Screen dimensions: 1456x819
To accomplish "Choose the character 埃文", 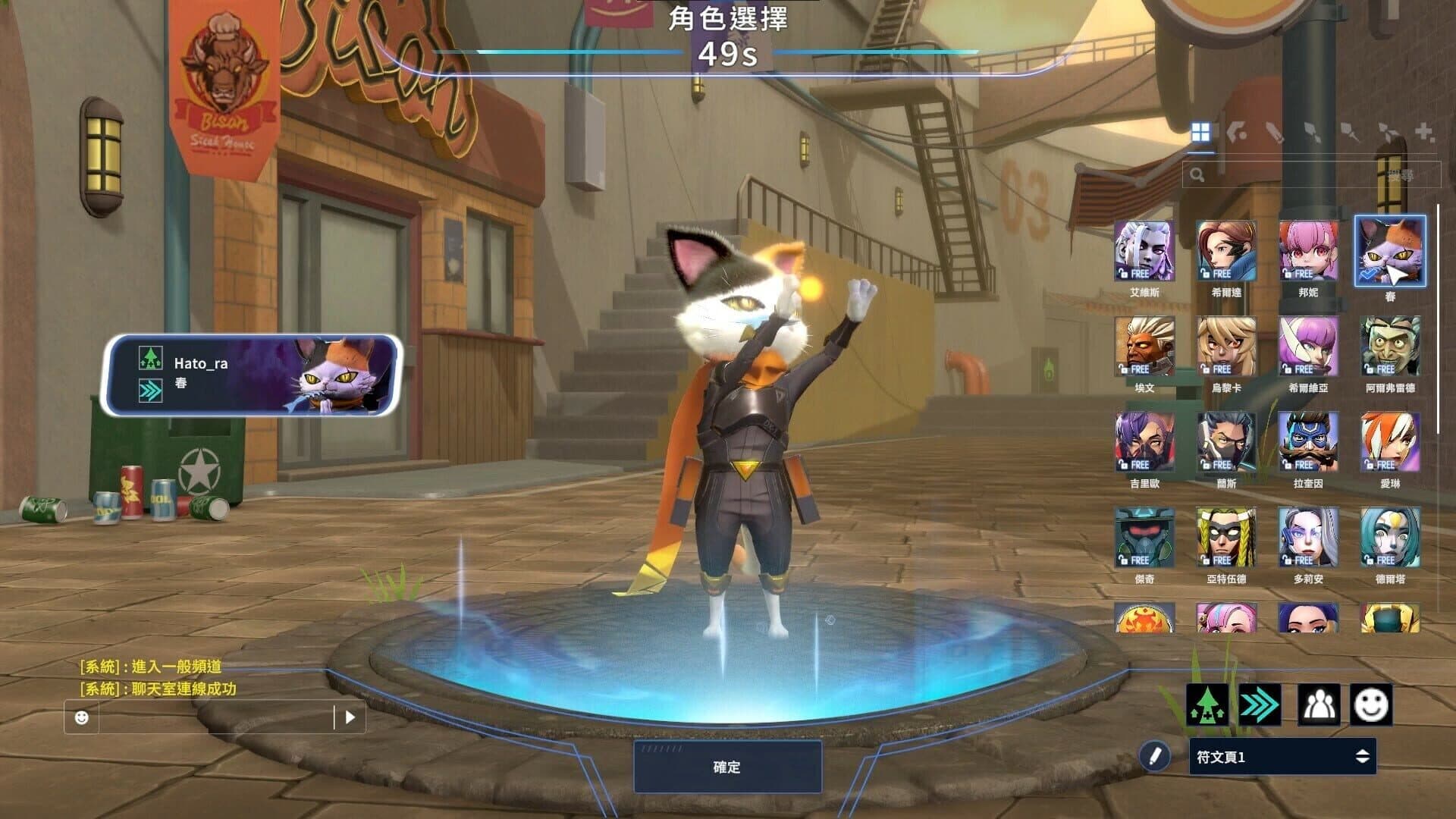I will click(1144, 347).
